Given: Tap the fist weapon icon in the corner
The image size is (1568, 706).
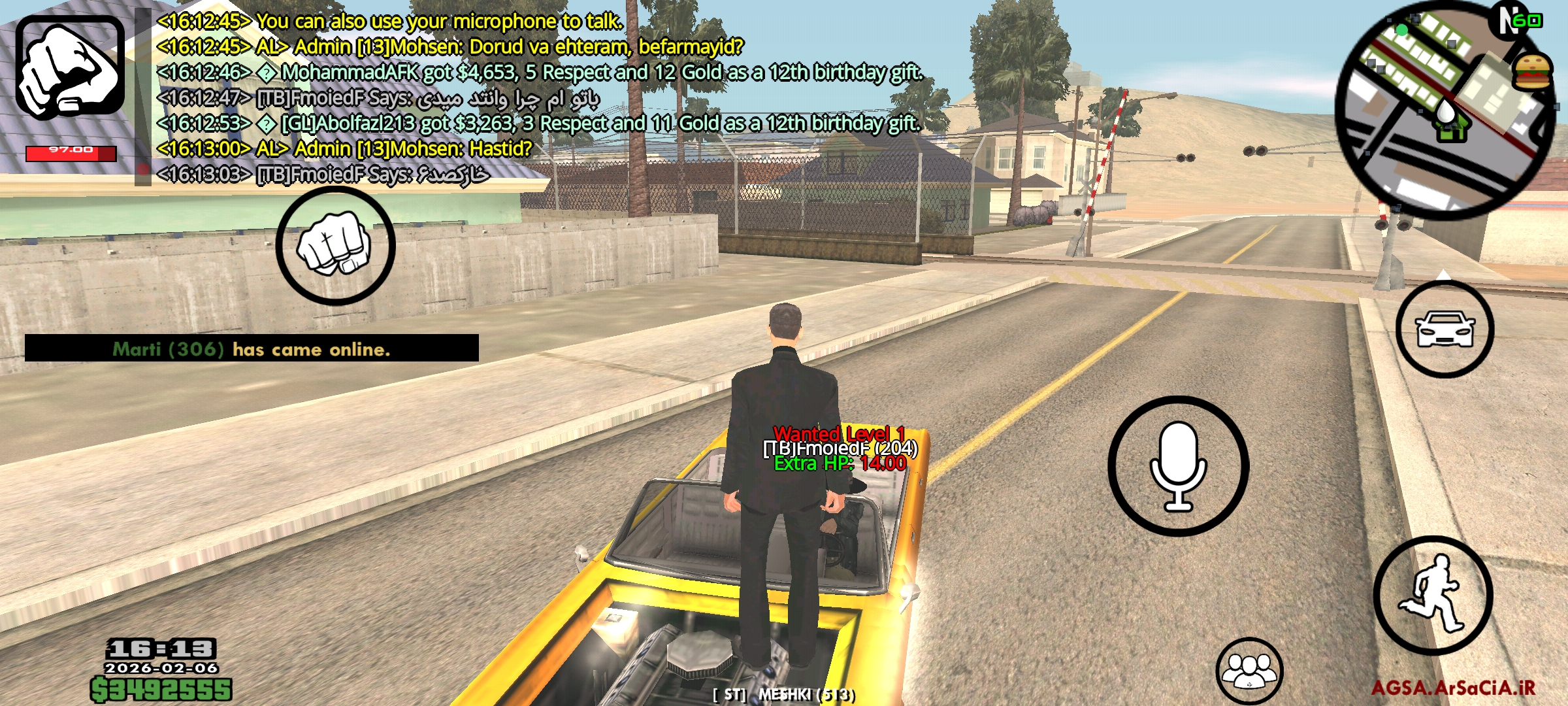Looking at the screenshot, I should 70,67.
